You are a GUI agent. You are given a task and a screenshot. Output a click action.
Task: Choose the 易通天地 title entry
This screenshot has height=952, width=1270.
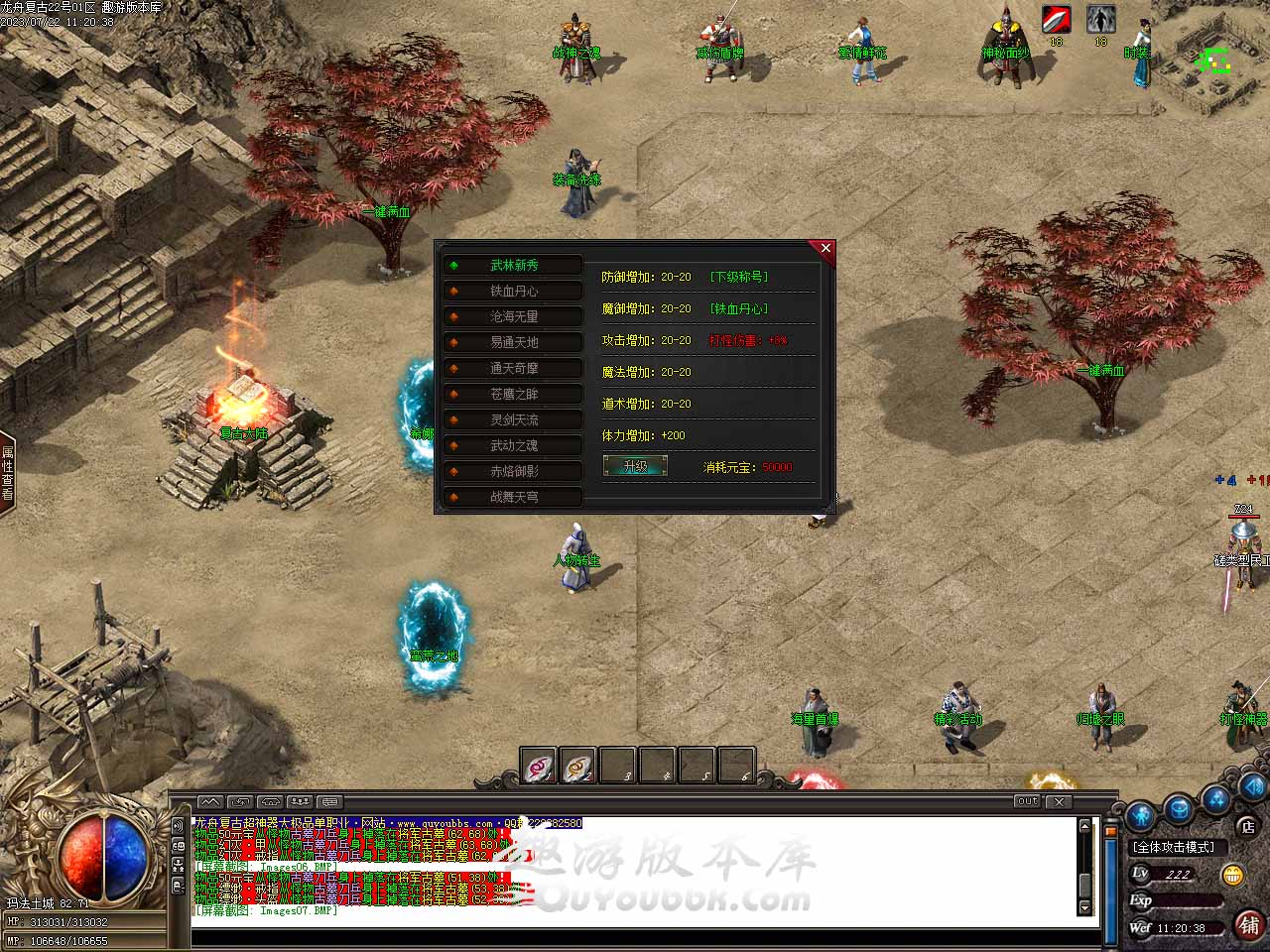click(x=513, y=342)
